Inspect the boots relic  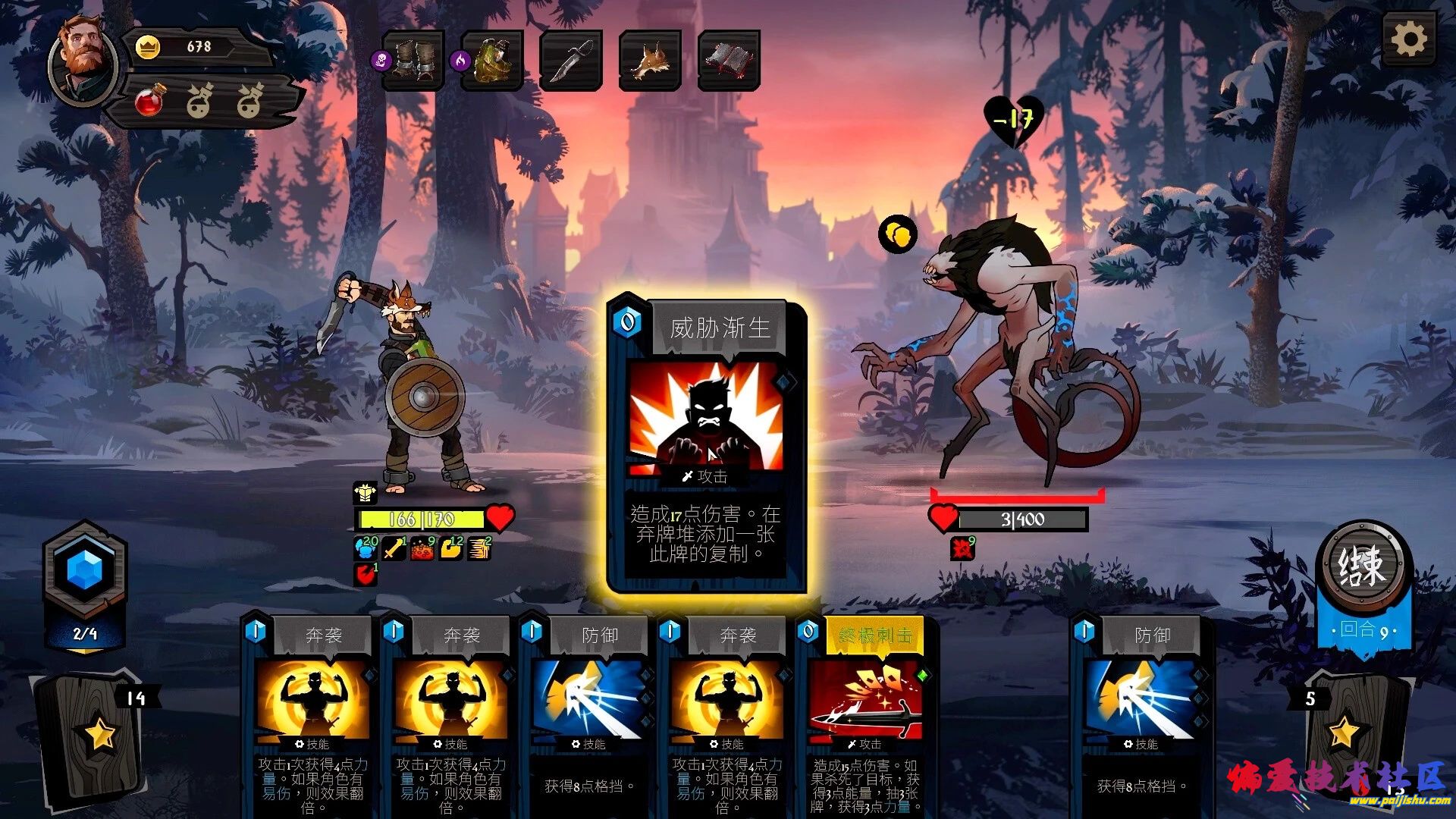(413, 61)
